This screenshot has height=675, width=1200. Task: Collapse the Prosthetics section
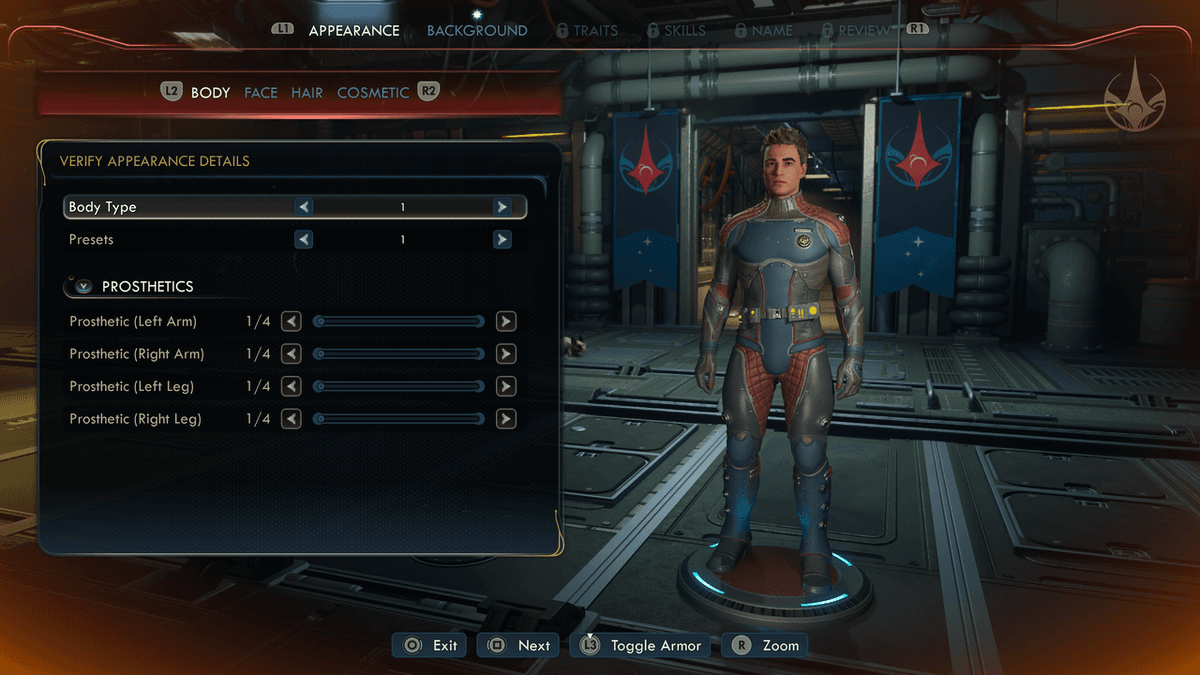[84, 286]
